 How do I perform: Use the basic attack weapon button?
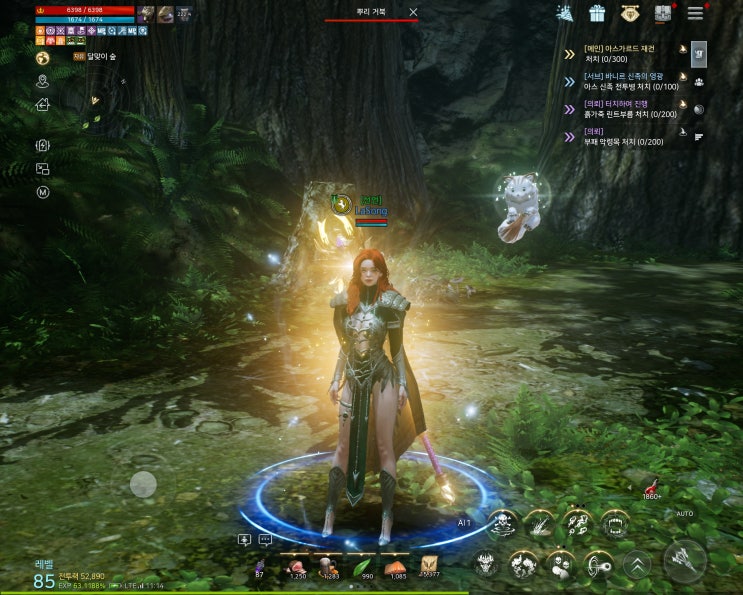[685, 561]
